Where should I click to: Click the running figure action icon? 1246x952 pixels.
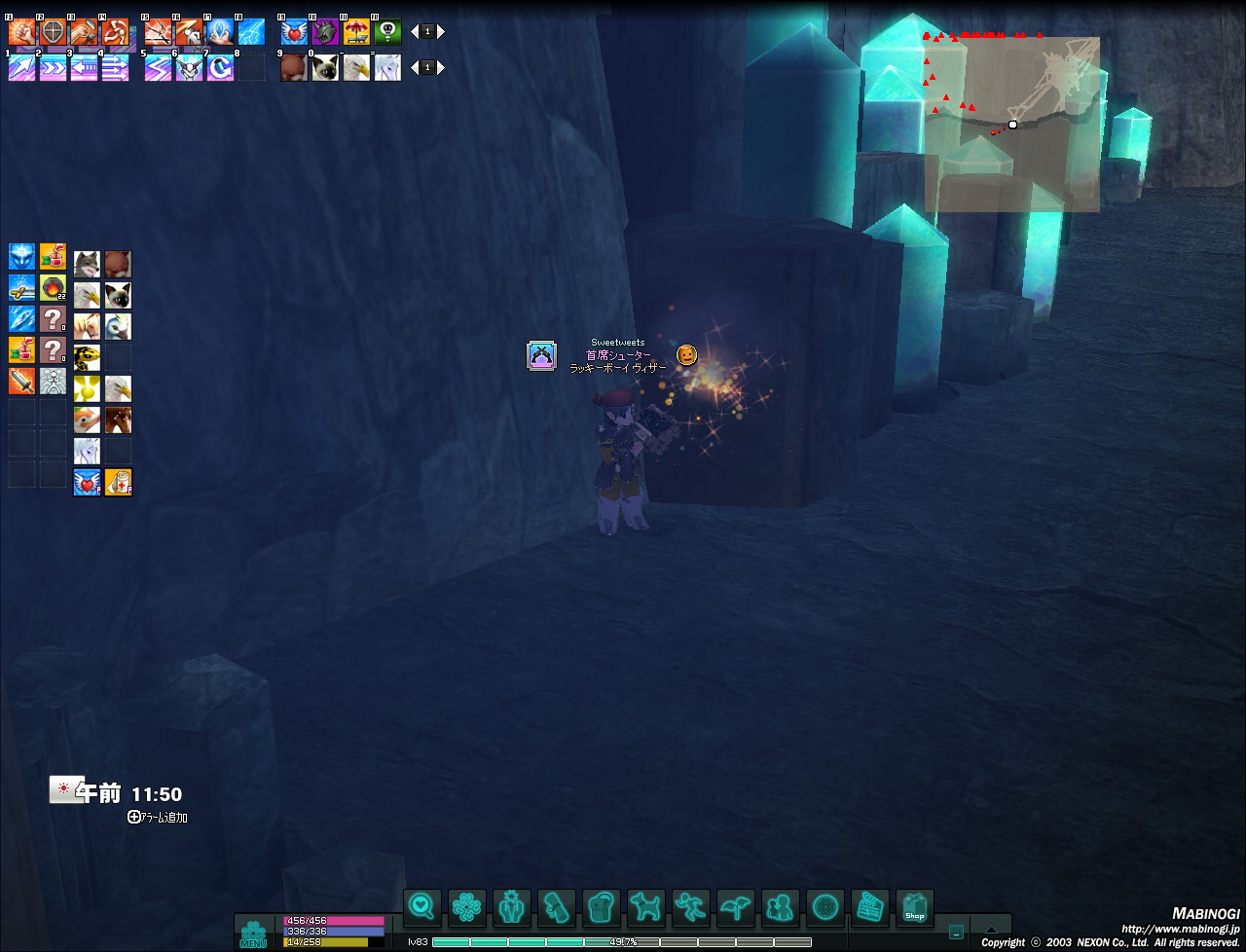(x=690, y=908)
